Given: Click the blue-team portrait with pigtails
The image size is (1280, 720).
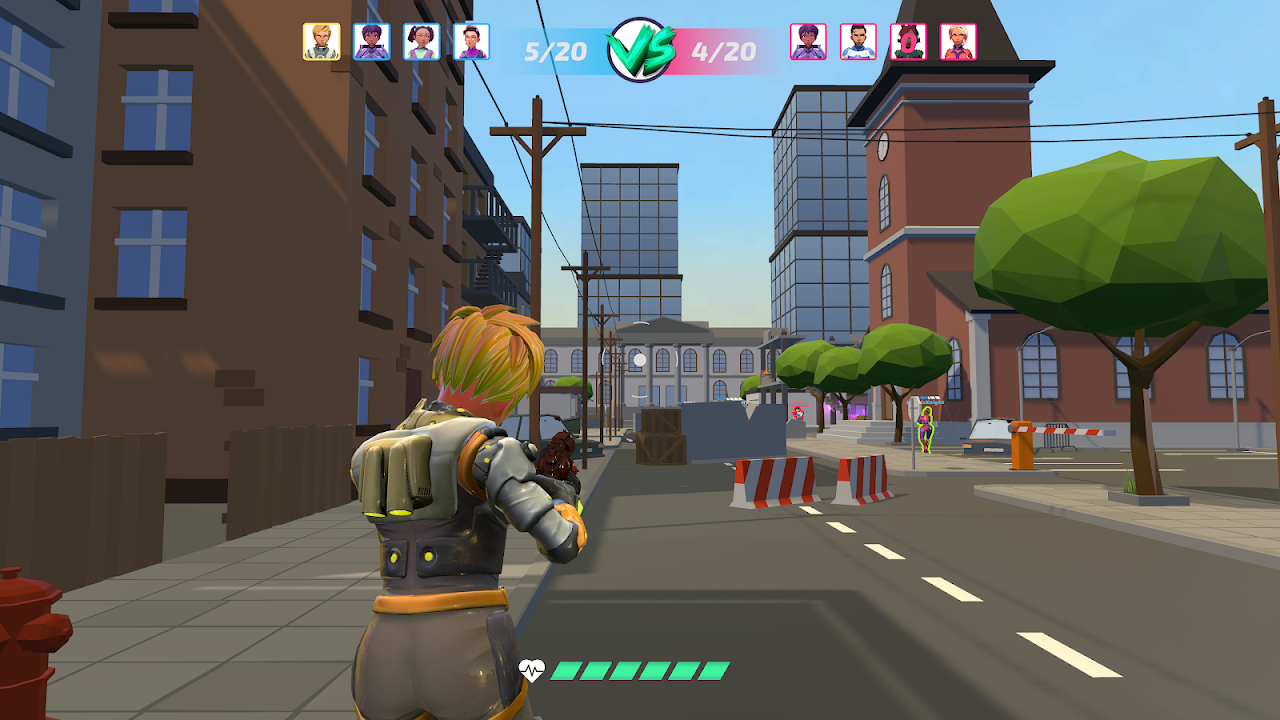Looking at the screenshot, I should (422, 42).
